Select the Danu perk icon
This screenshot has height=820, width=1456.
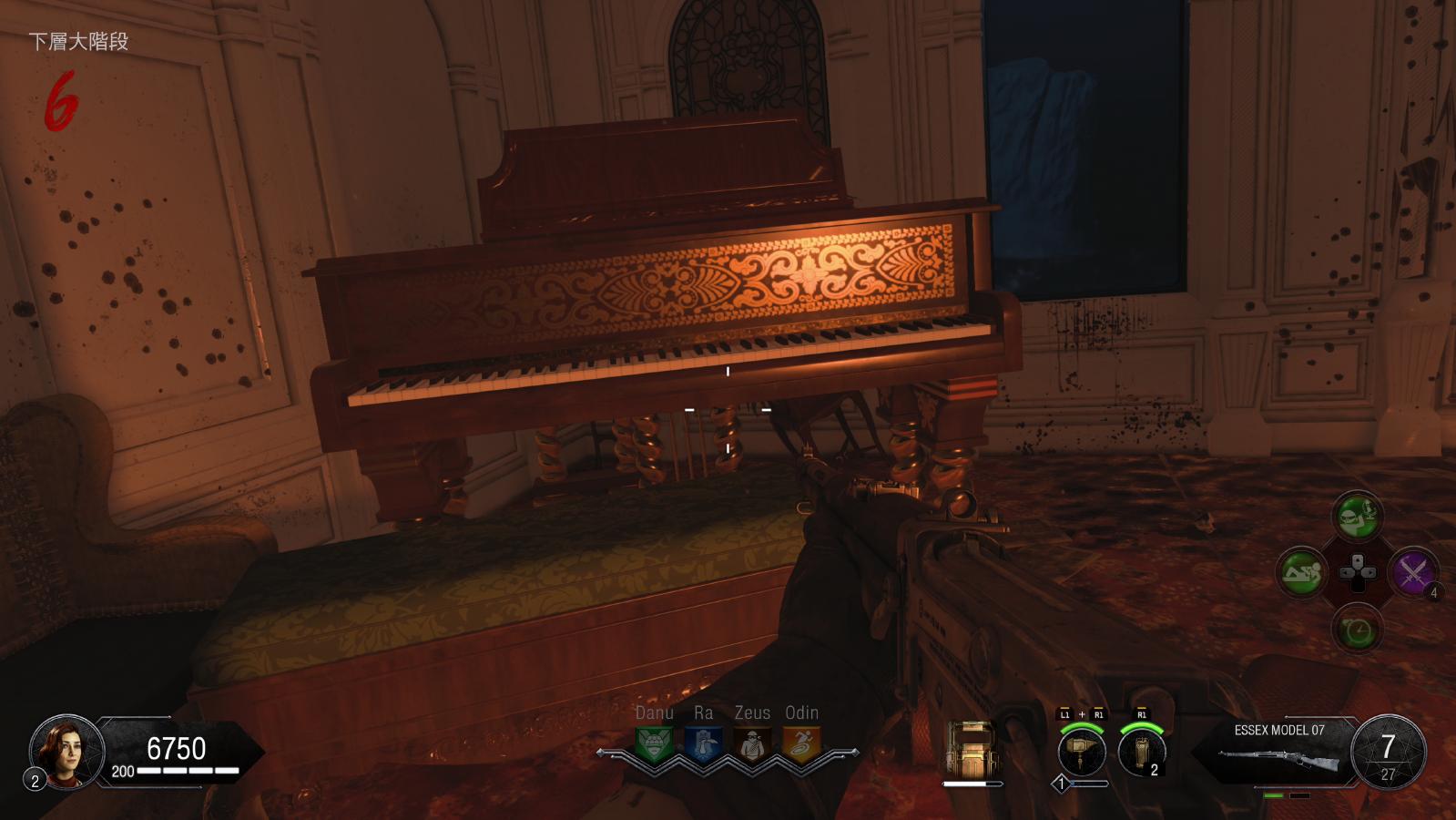point(654,744)
